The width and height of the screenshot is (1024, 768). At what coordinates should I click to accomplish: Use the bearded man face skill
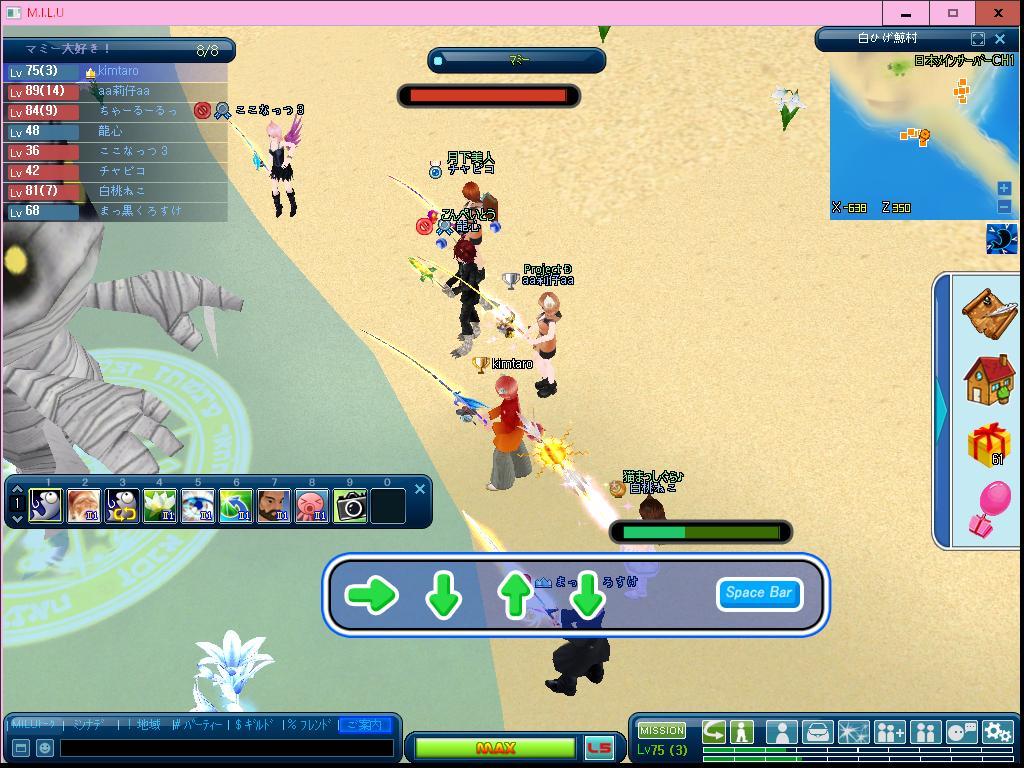point(274,506)
